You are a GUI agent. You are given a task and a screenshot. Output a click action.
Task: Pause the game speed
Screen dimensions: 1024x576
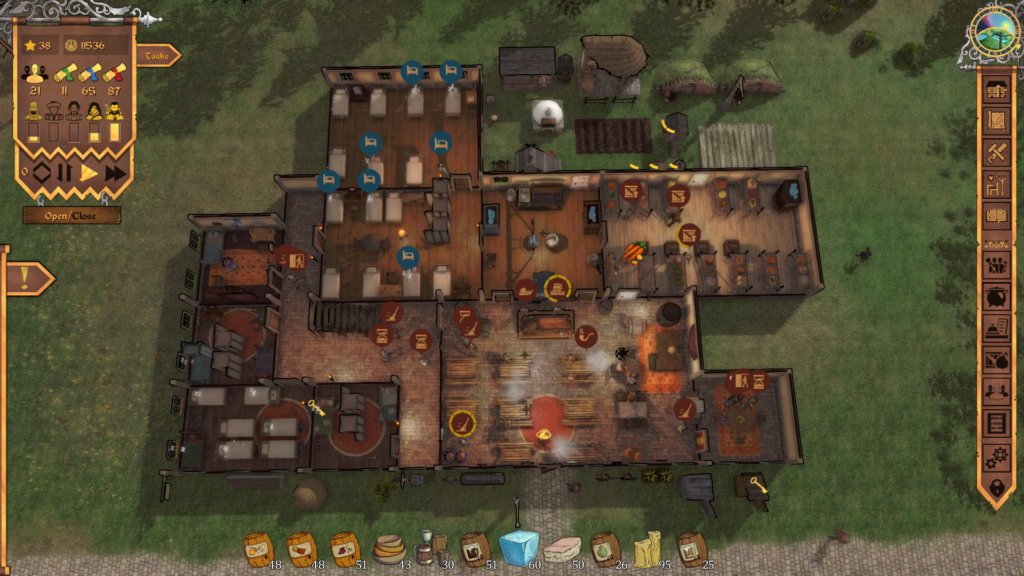pos(64,173)
